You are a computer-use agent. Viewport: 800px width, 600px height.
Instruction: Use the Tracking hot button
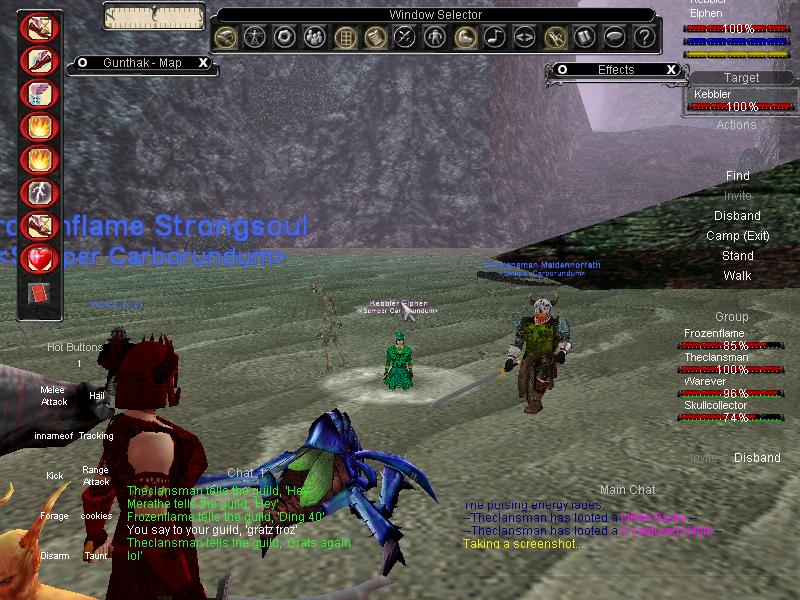click(x=97, y=436)
